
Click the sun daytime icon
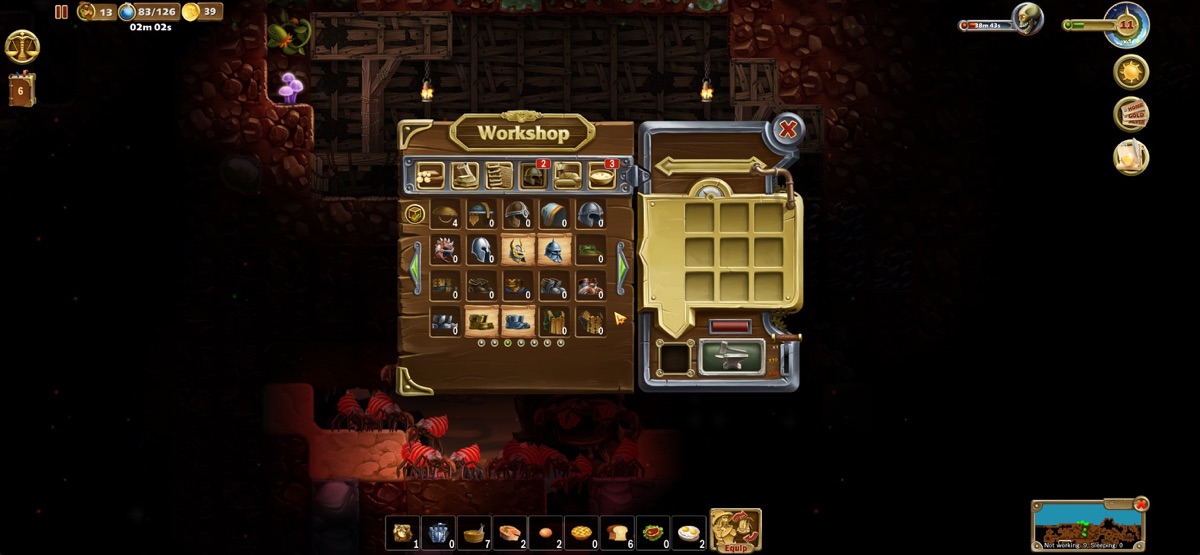tap(1131, 72)
